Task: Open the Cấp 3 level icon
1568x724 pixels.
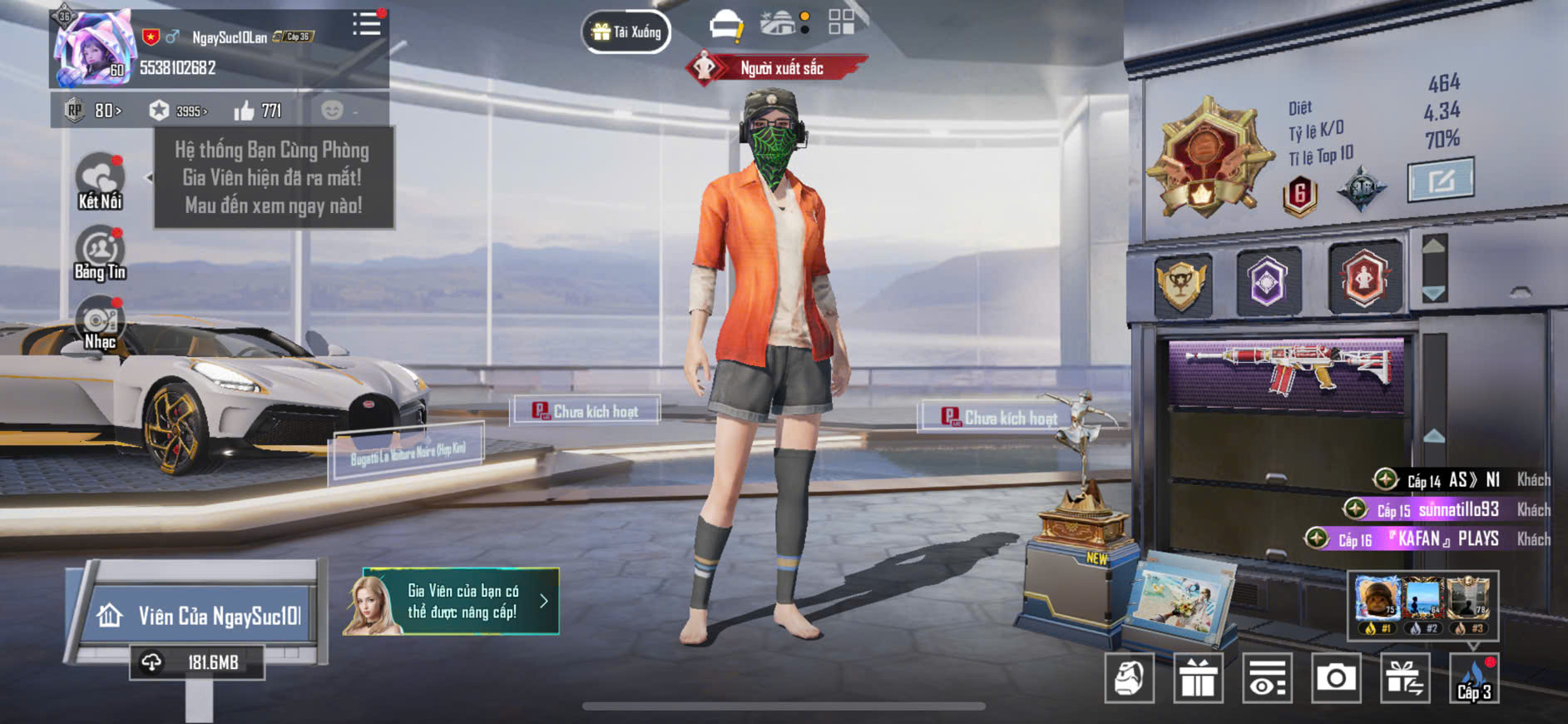Action: pyautogui.click(x=1474, y=678)
